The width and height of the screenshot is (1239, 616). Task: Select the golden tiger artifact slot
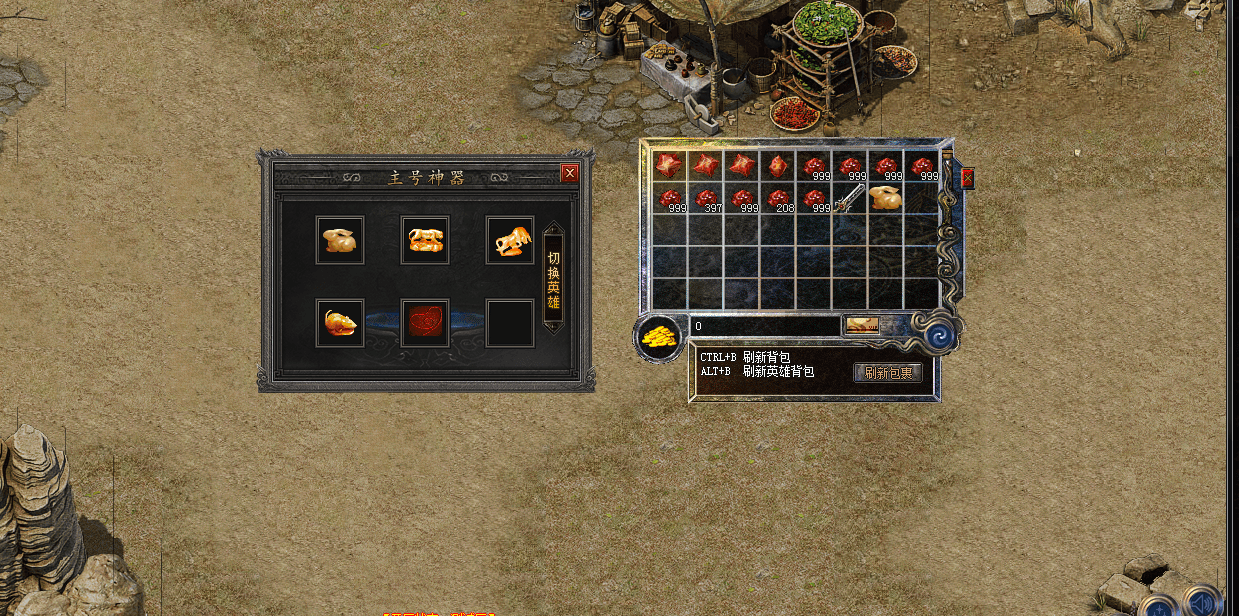coord(425,240)
